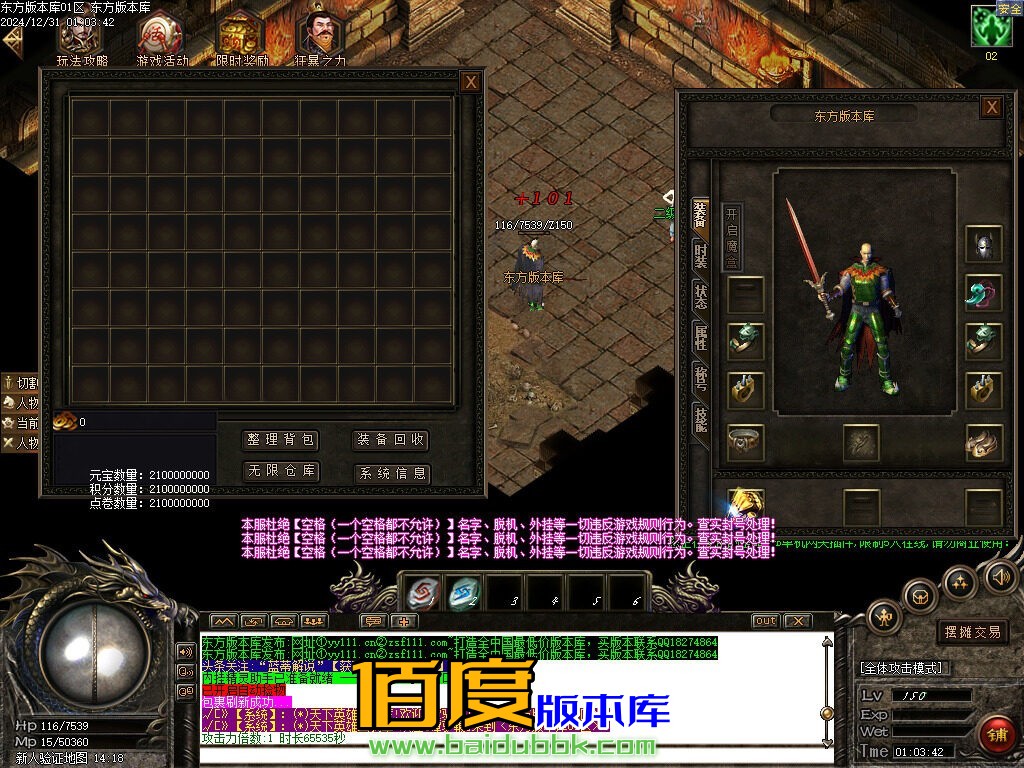This screenshot has height=768, width=1024.
Task: Close the inventory bag window
Action: (x=471, y=83)
